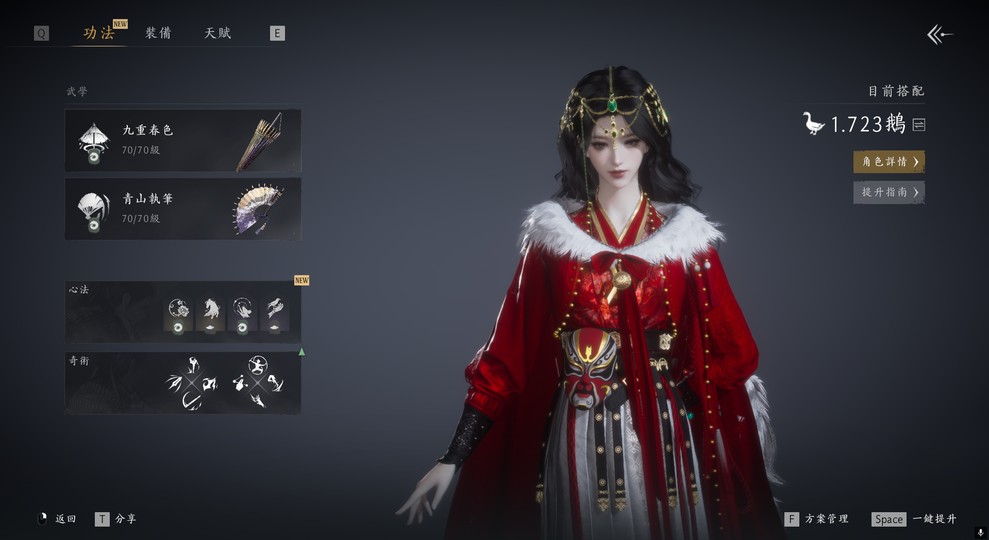Open the 提升指南 upgrade guide
989x540 pixels.
[888, 192]
